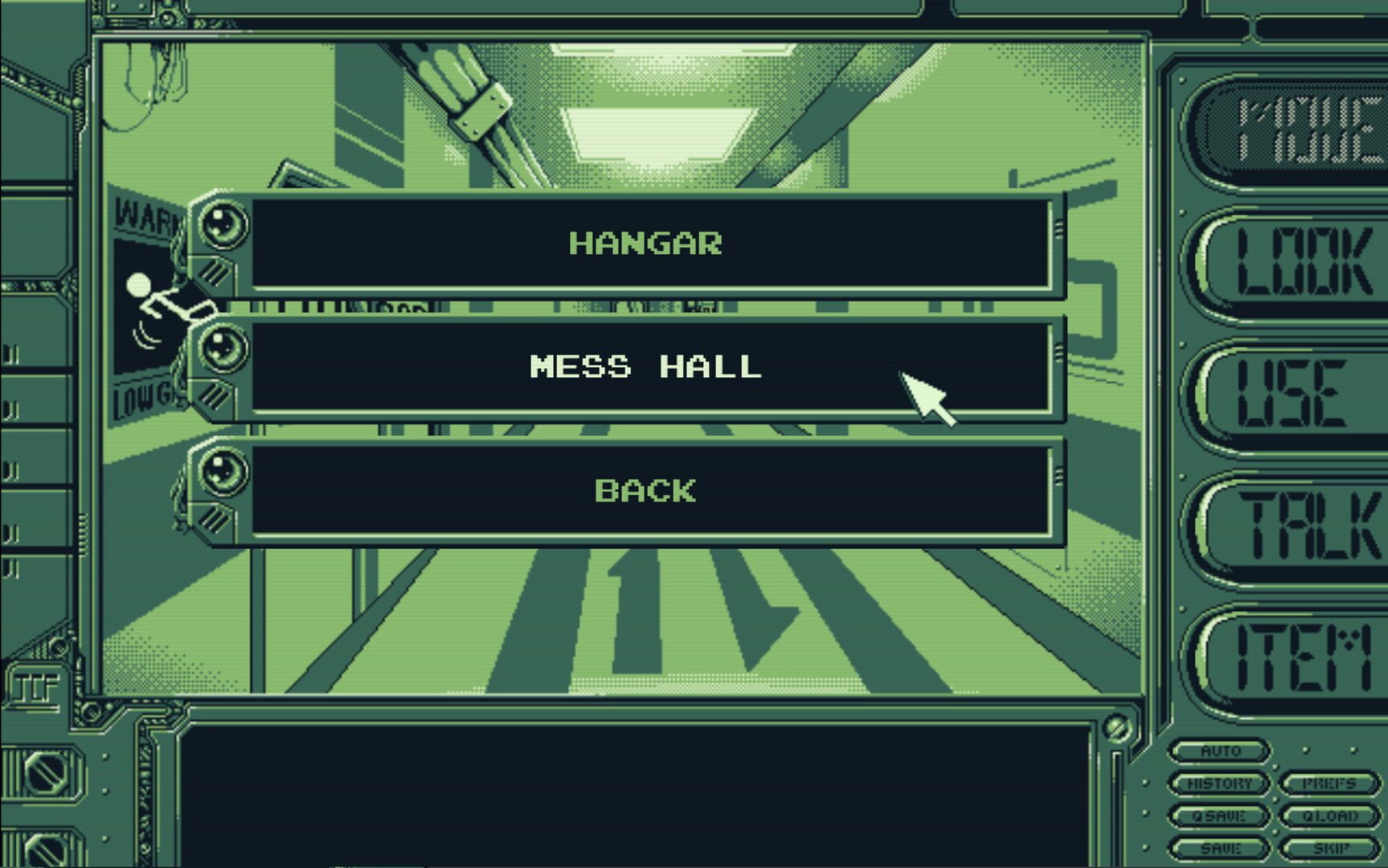The width and height of the screenshot is (1388, 868).
Task: Choose BACK to return
Action: (x=649, y=489)
